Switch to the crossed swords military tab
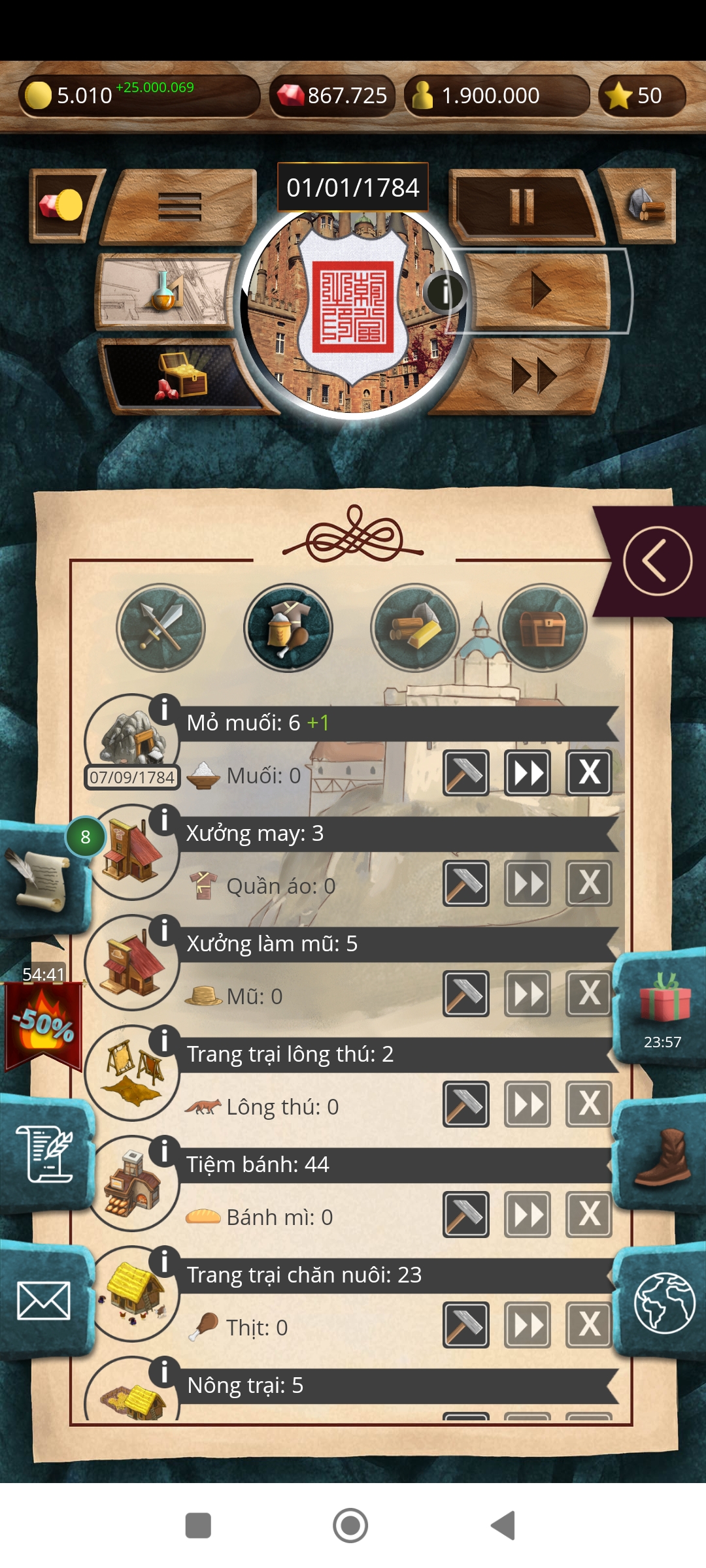706x1568 pixels. pyautogui.click(x=161, y=627)
